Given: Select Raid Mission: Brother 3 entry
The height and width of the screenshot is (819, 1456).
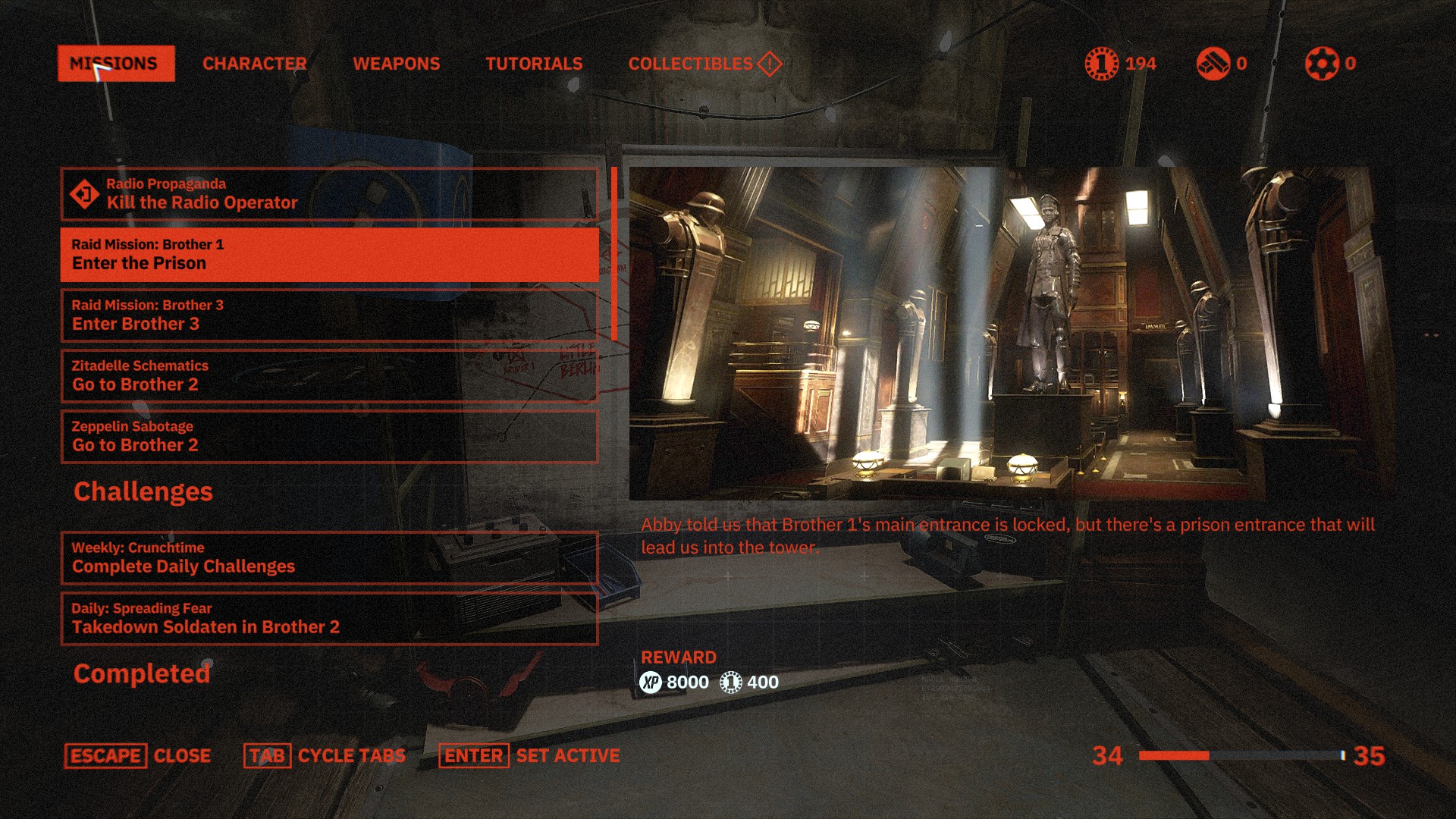Looking at the screenshot, I should point(329,315).
